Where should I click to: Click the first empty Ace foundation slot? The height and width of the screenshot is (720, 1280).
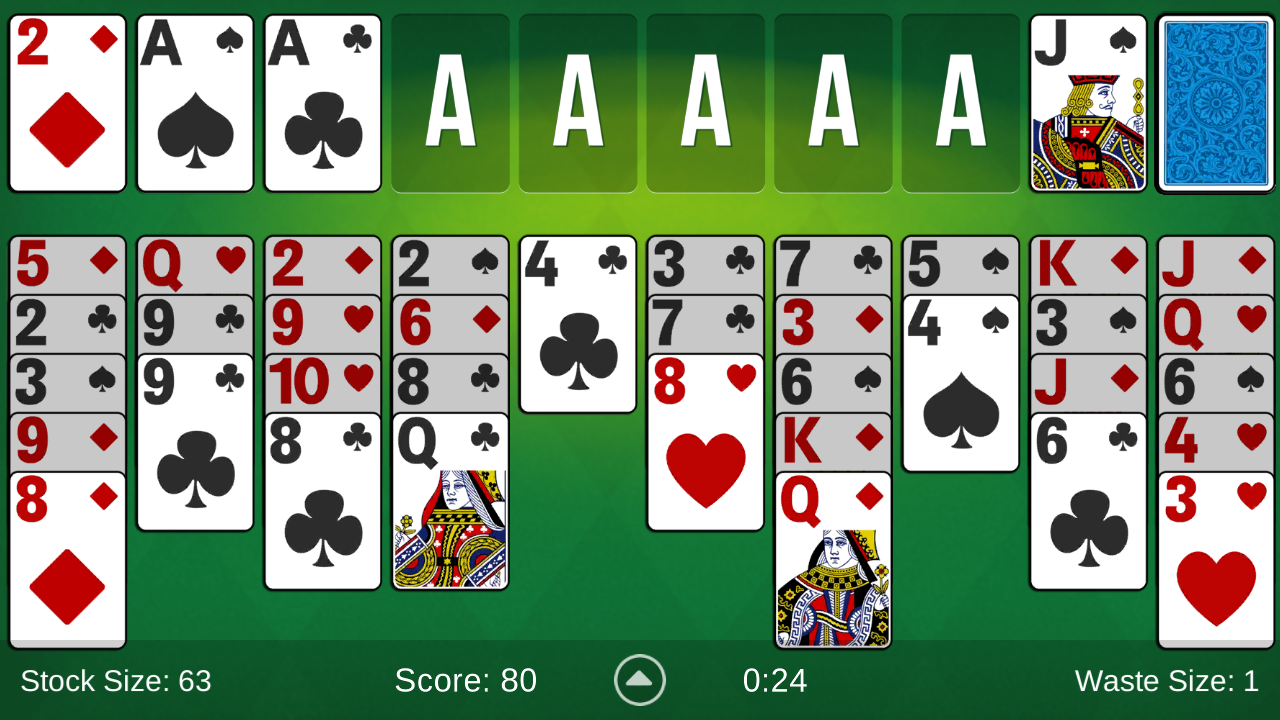click(x=449, y=100)
